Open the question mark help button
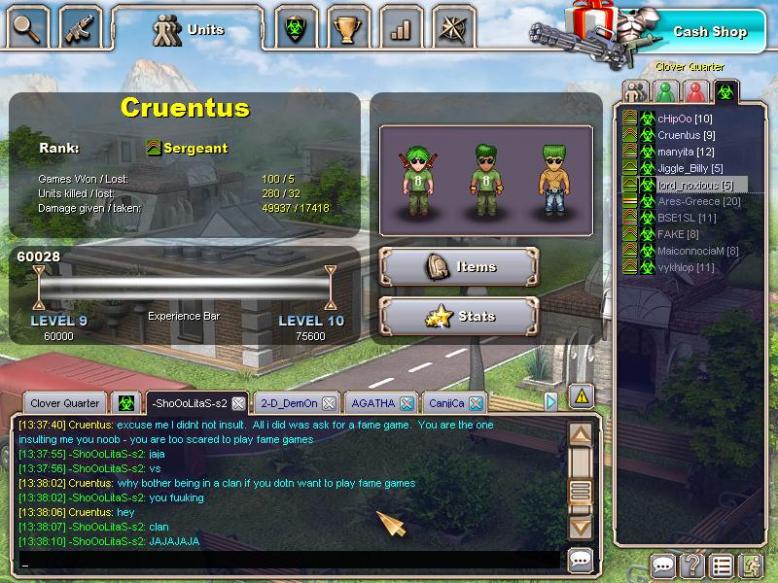 (692, 567)
